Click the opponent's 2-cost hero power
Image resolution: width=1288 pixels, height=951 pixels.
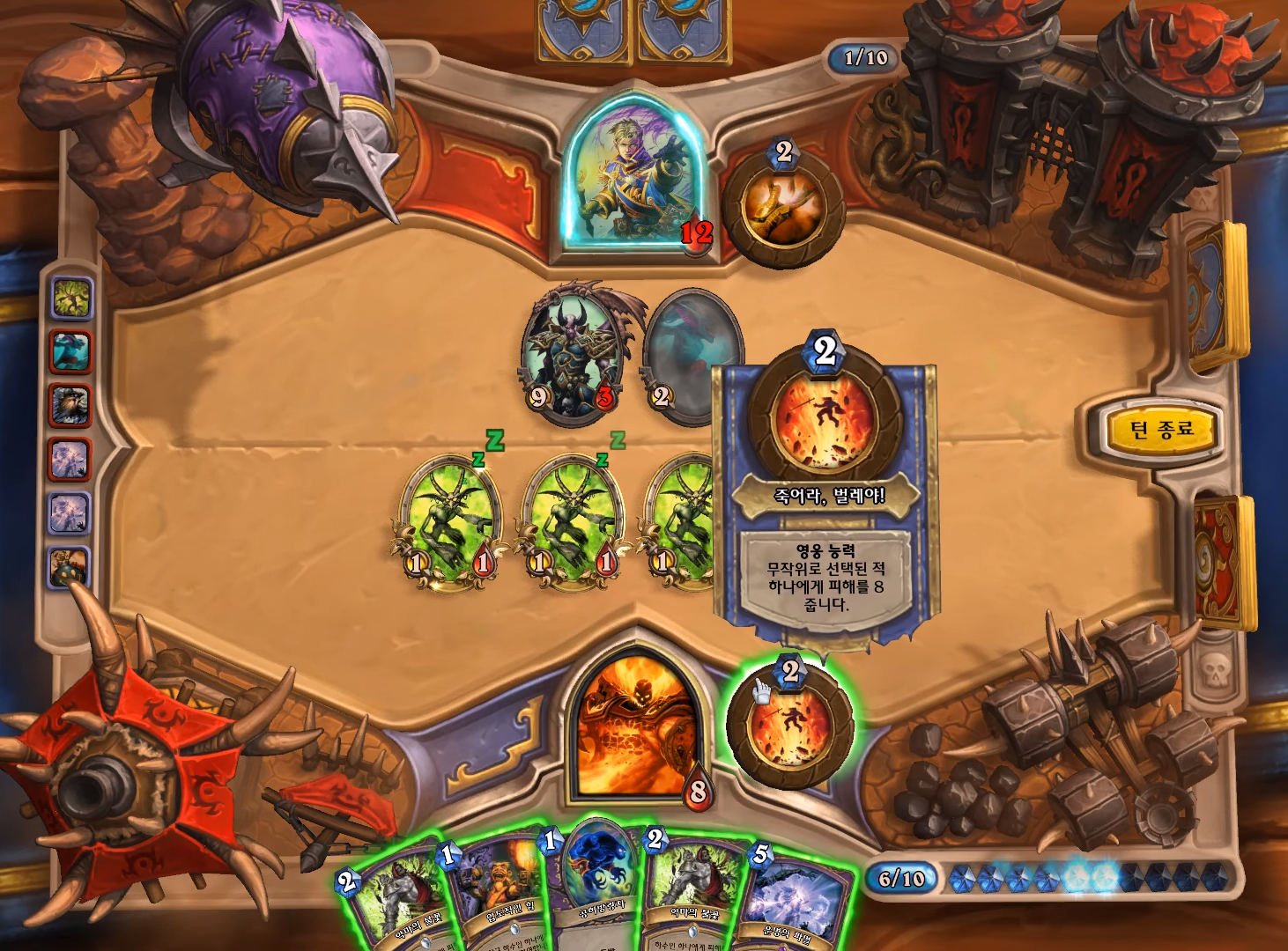[x=782, y=208]
